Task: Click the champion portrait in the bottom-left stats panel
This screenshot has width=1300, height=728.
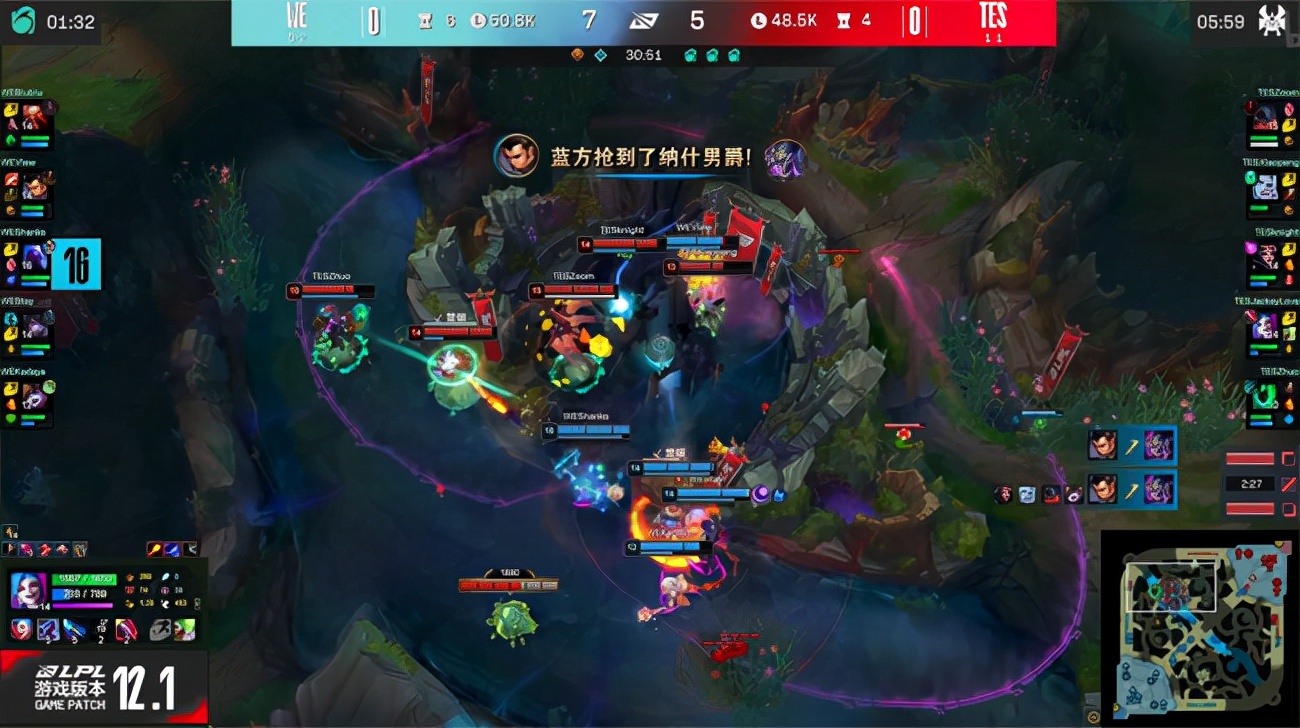Action: [25, 590]
